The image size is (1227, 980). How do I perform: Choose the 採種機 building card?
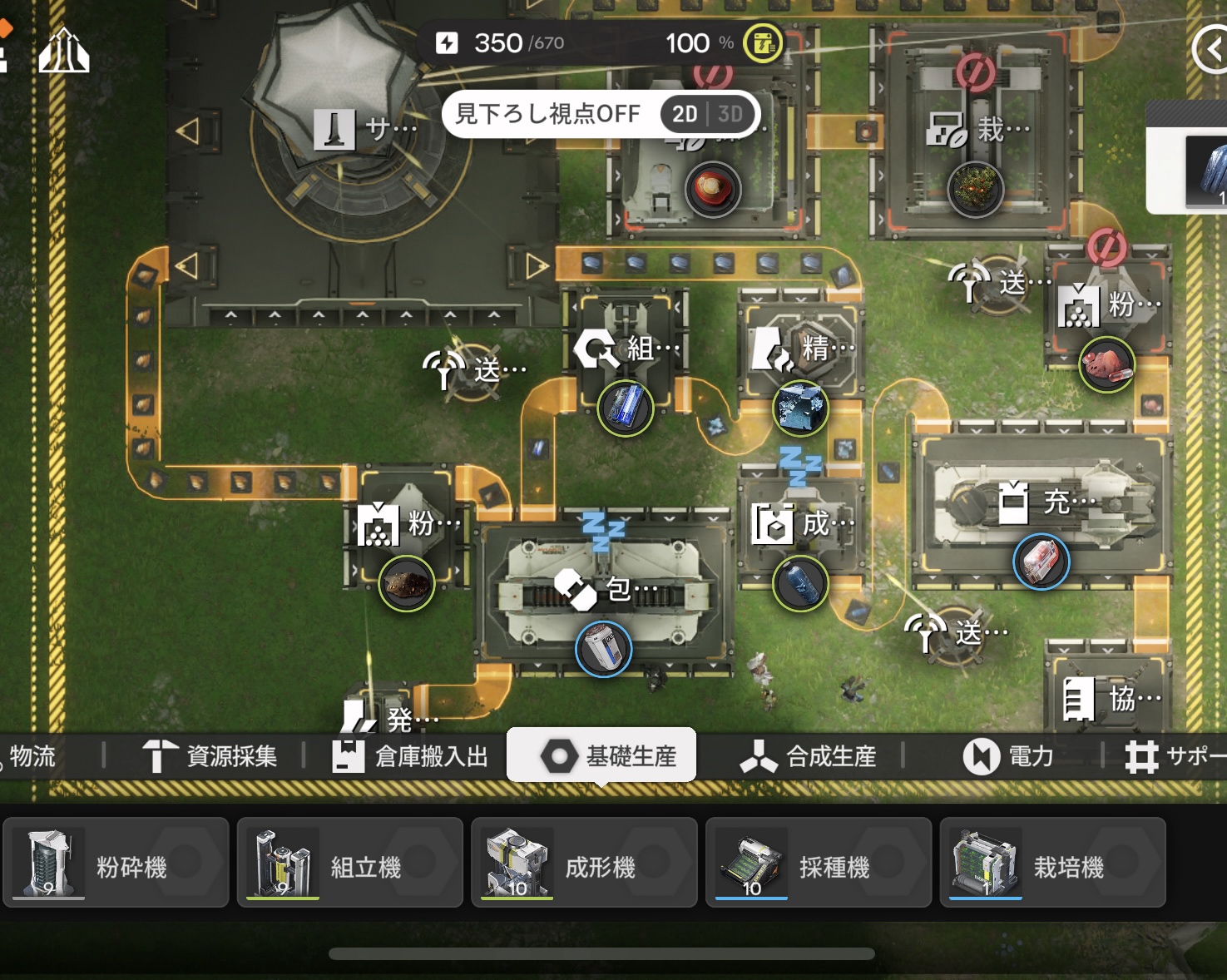coord(819,863)
